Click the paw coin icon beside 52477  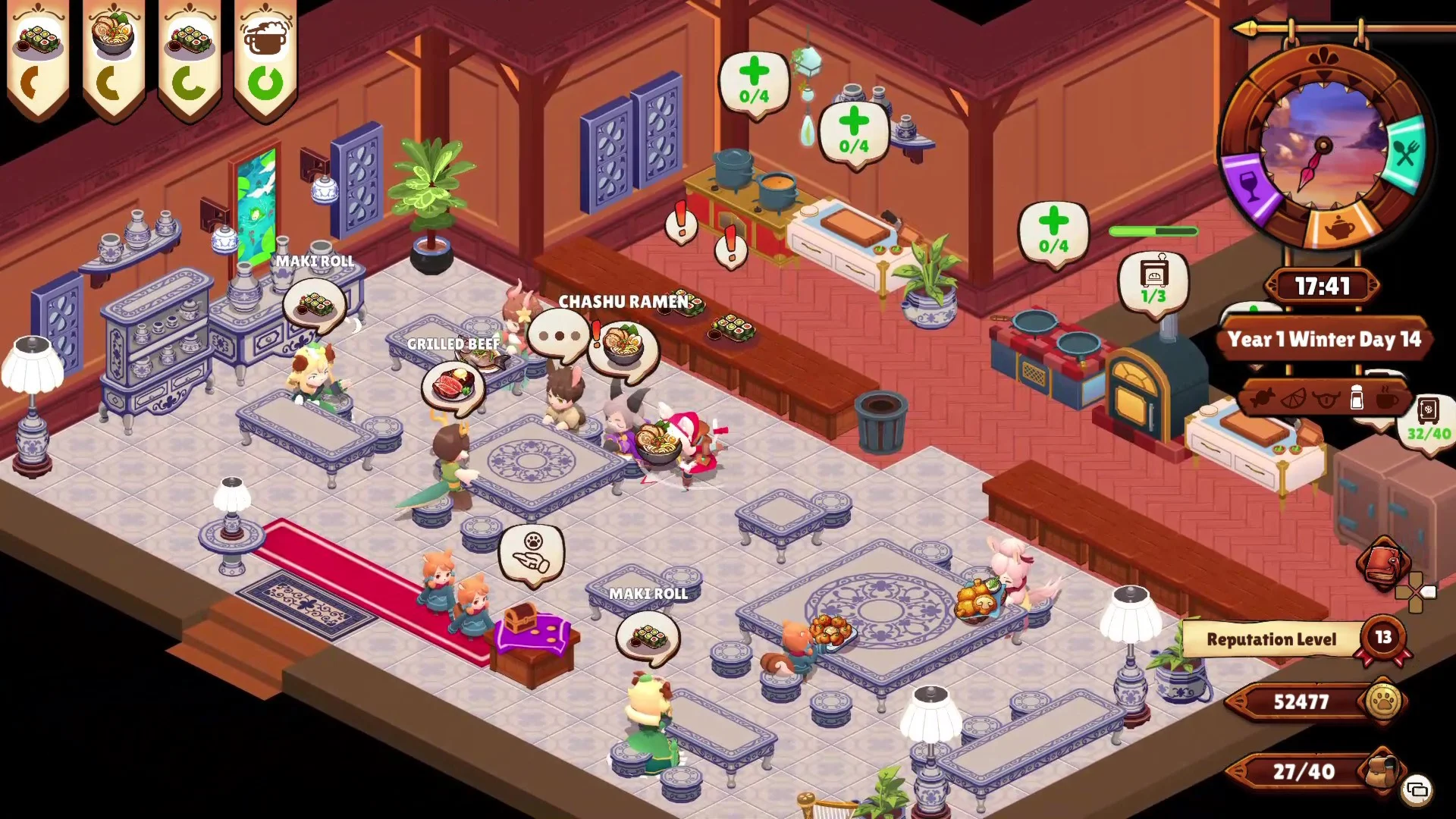coord(1383,701)
